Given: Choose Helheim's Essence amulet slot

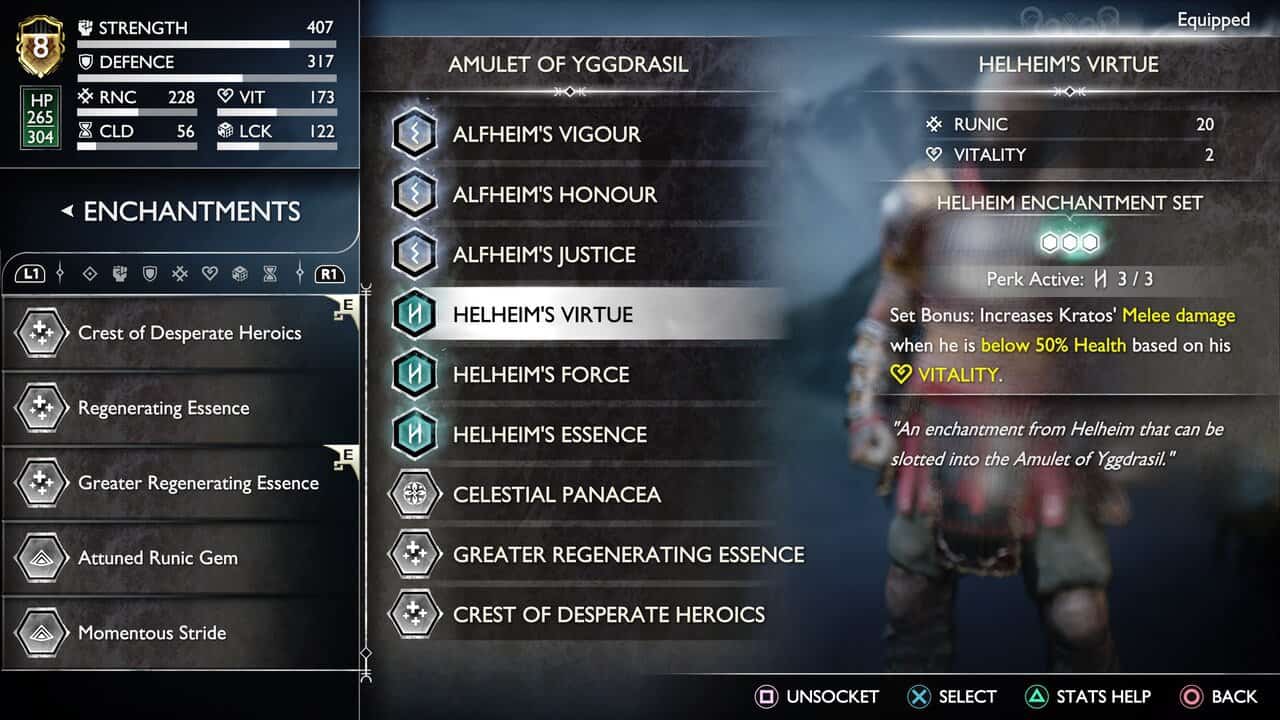Looking at the screenshot, I should coord(550,434).
